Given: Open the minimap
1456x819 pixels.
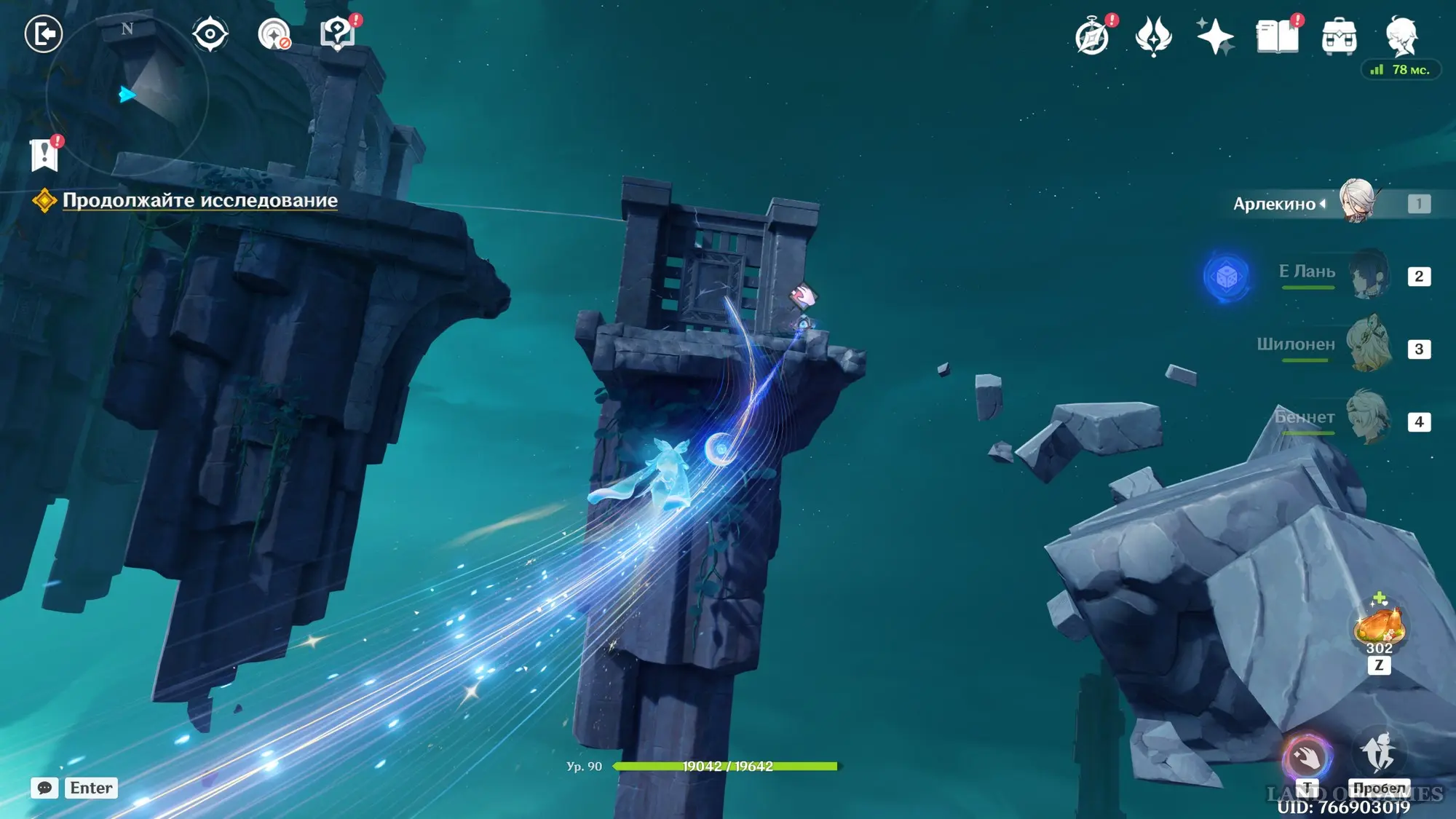Looking at the screenshot, I should pos(127,95).
